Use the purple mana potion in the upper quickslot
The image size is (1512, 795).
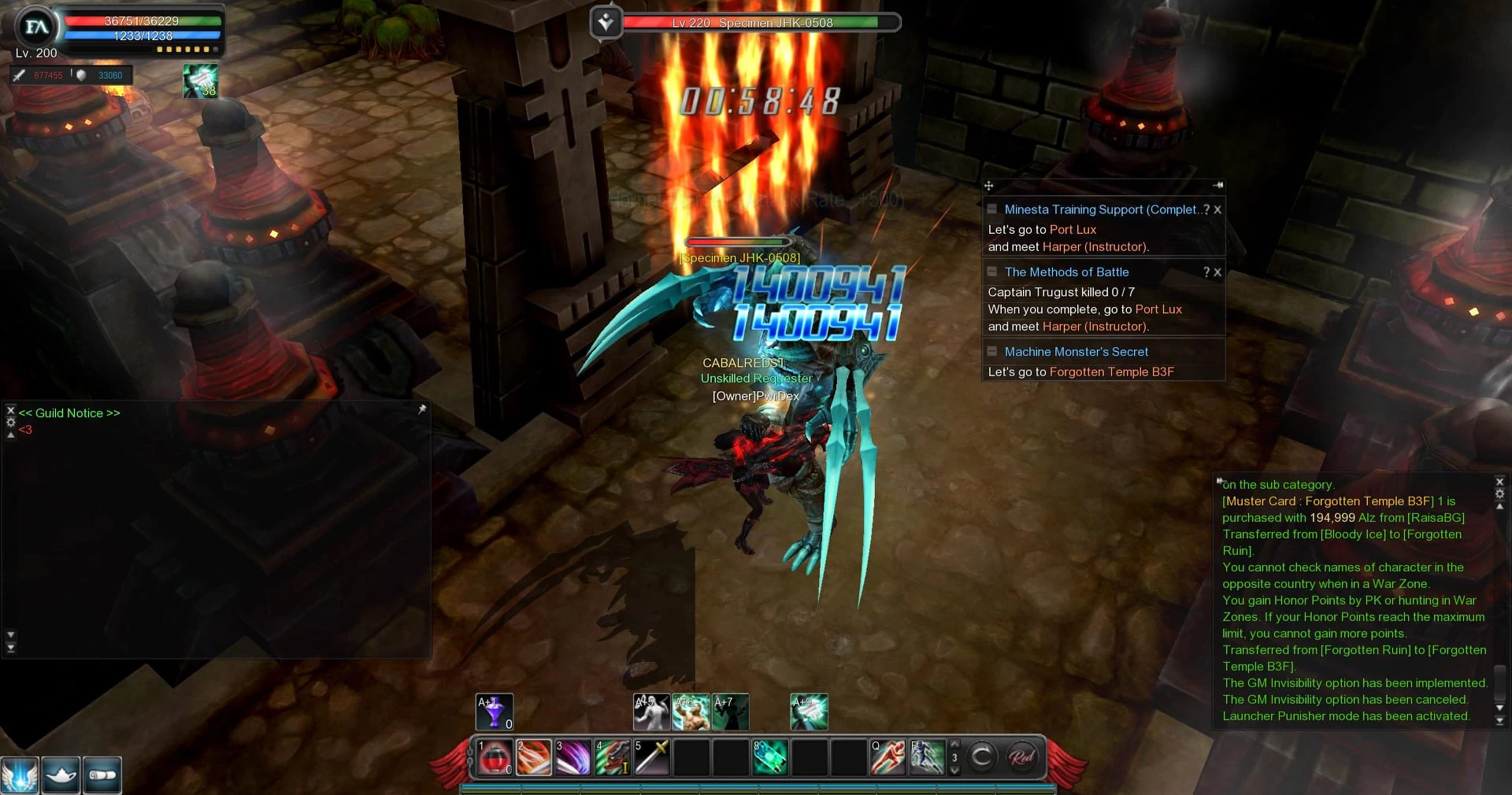coord(495,712)
